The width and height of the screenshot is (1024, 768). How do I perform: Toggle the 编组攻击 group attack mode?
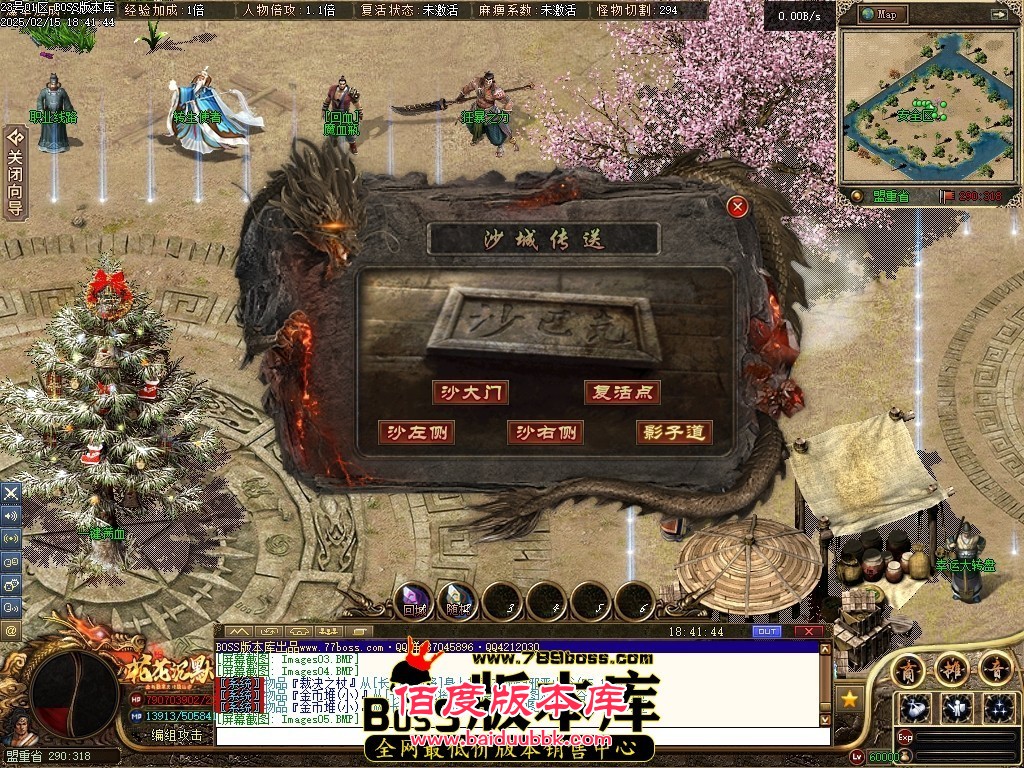pyautogui.click(x=176, y=735)
